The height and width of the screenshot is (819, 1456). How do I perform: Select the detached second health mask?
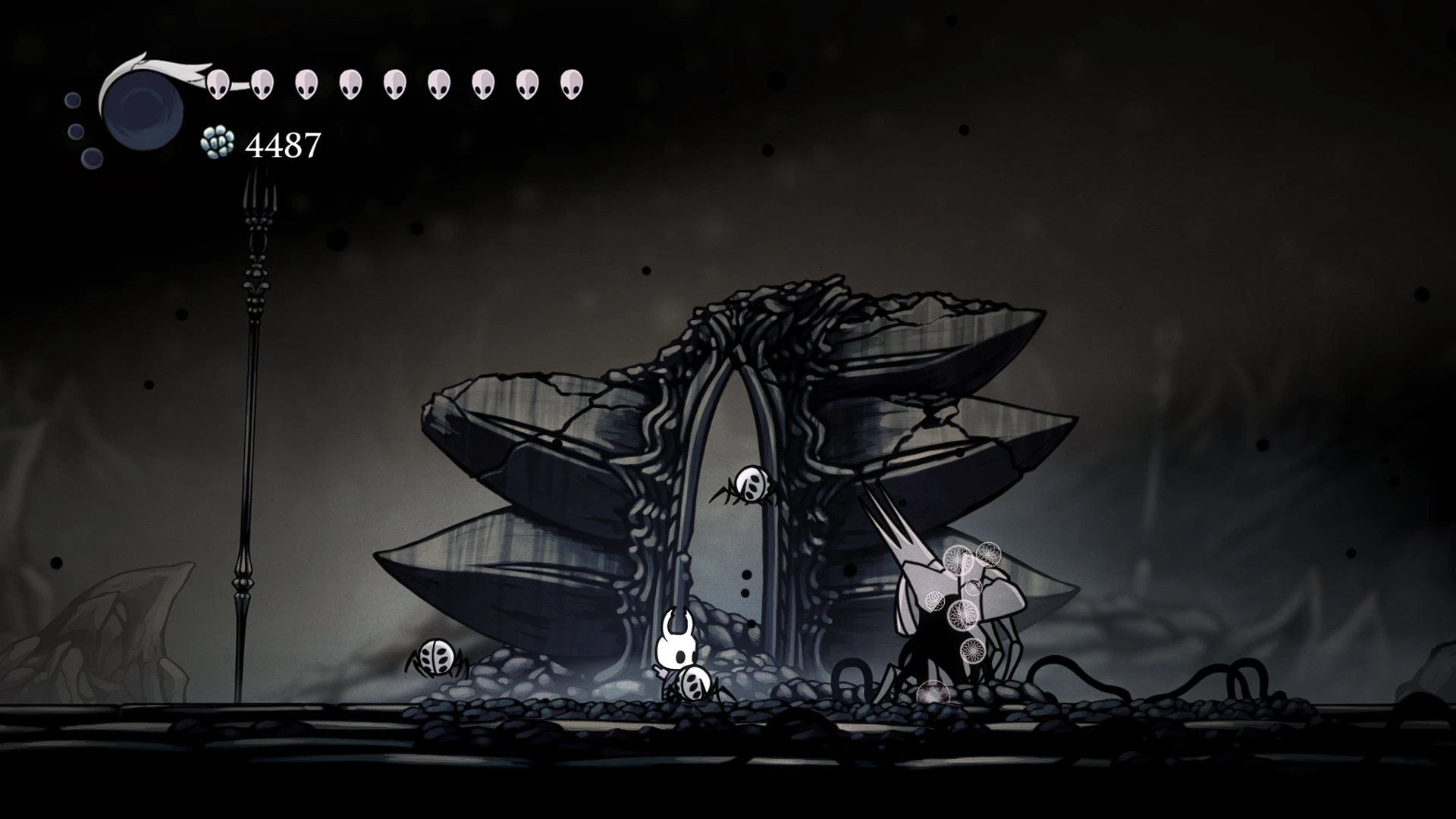pos(263,82)
